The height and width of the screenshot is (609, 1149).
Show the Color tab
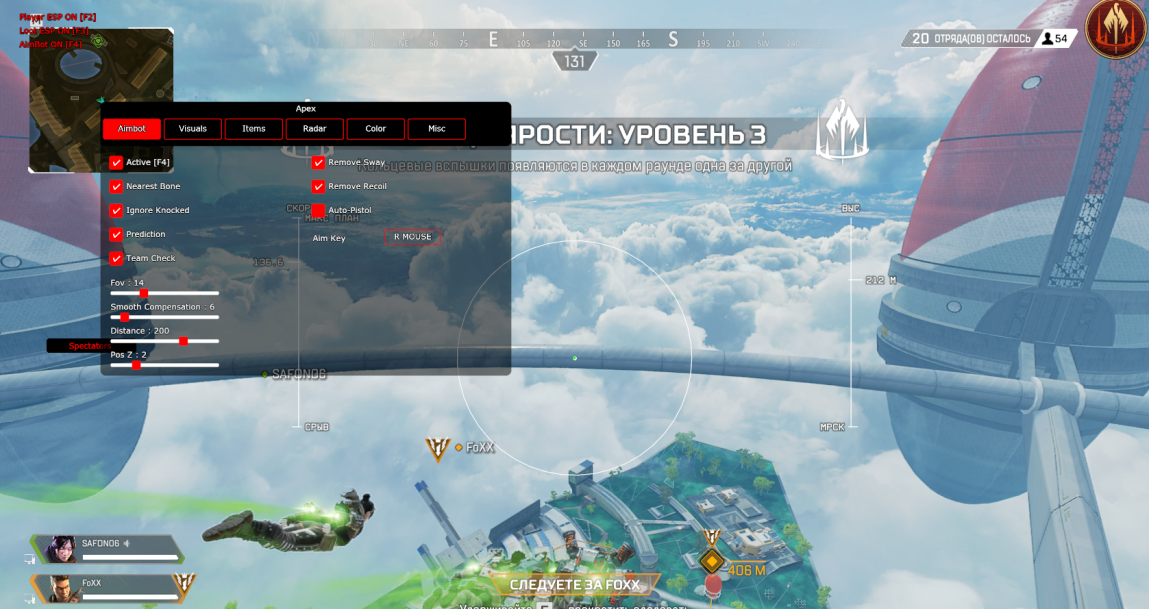click(x=375, y=129)
